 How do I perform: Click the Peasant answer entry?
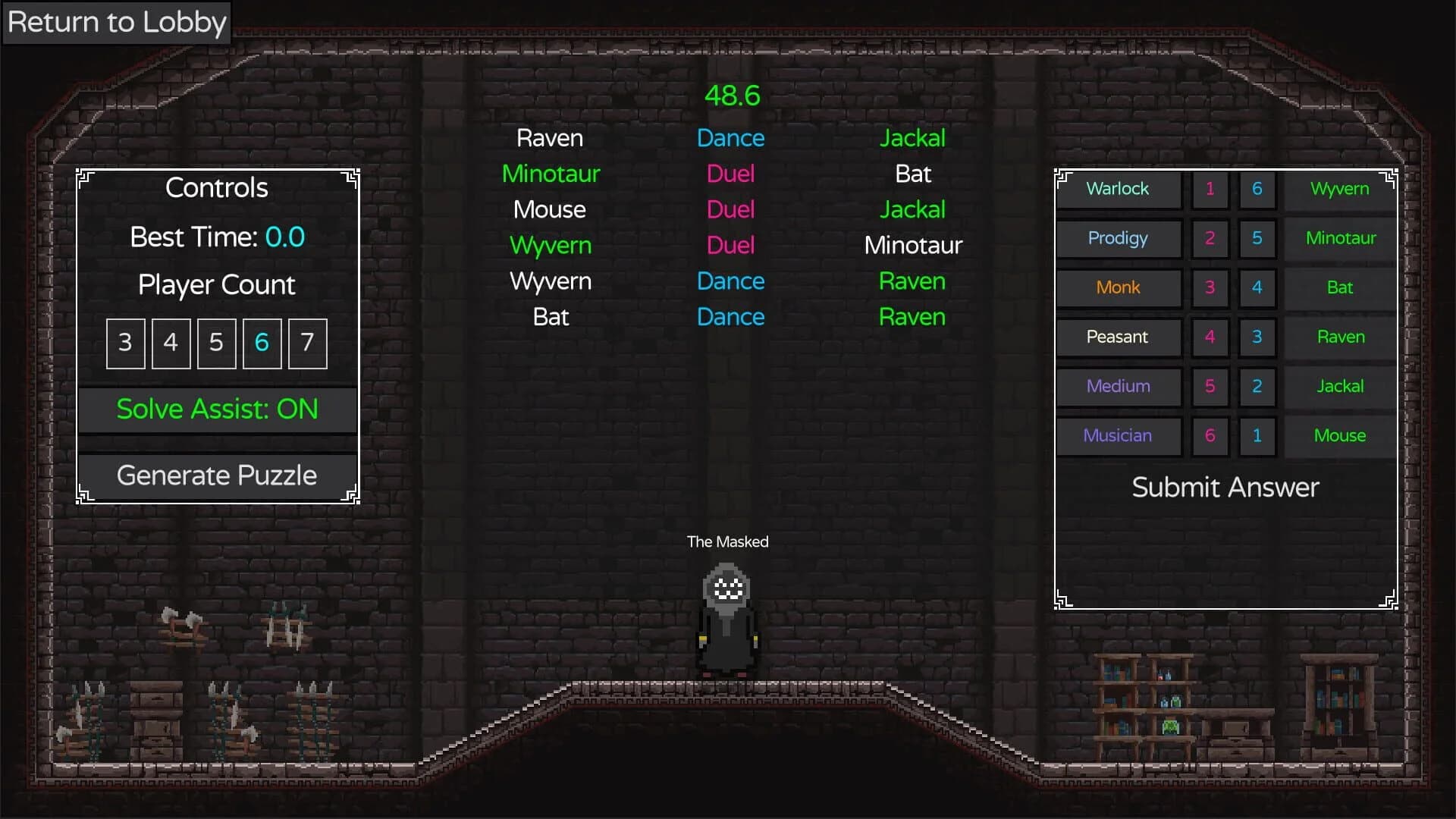[x=1118, y=337]
